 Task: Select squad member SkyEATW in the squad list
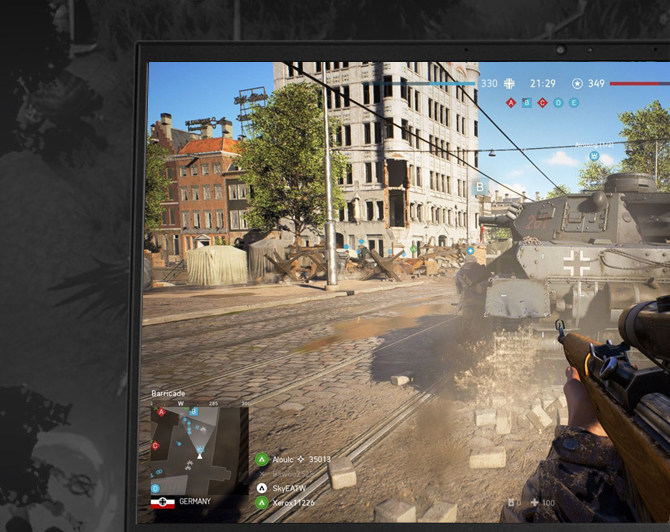[286, 488]
